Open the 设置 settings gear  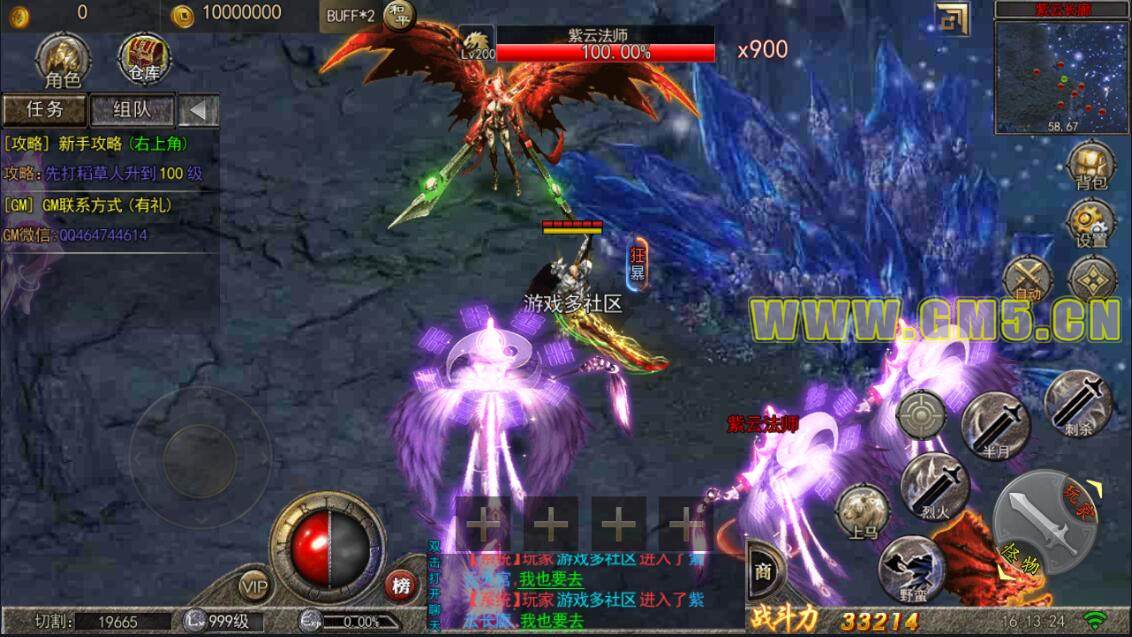click(1091, 222)
